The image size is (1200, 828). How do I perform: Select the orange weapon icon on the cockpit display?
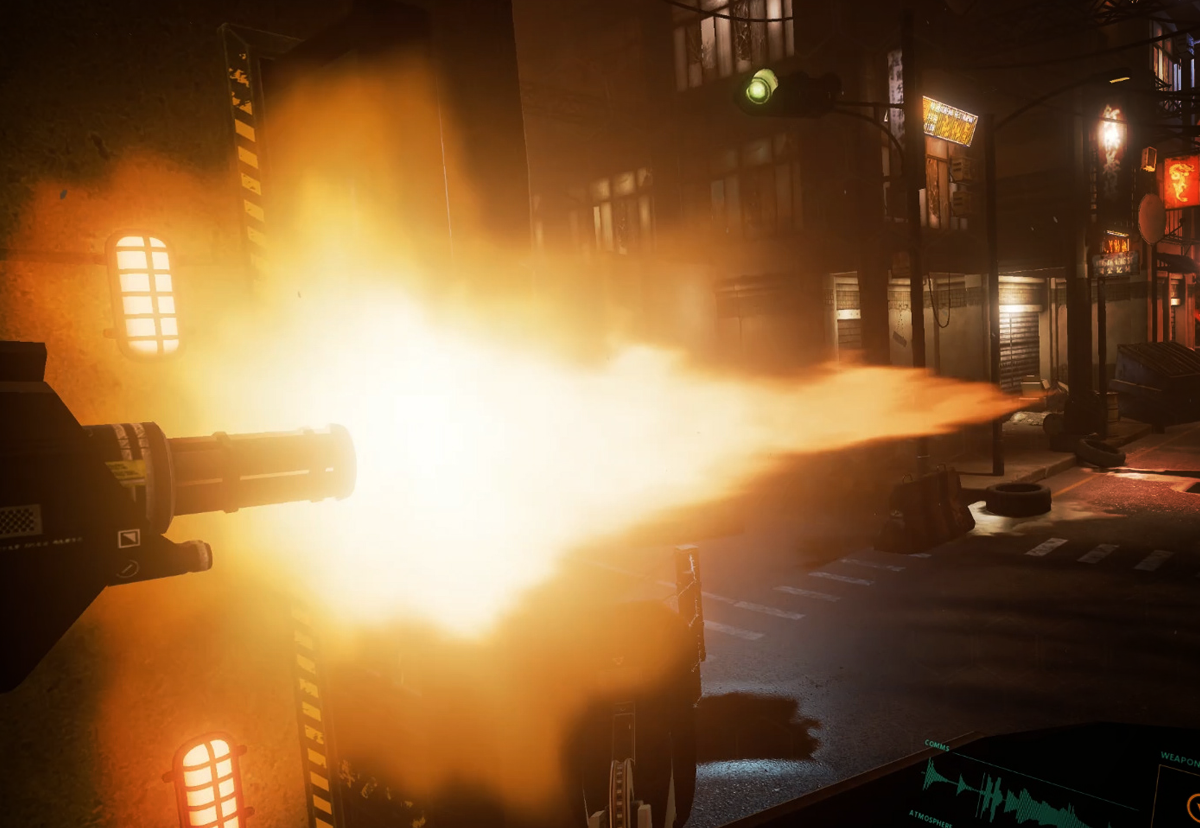click(x=1192, y=806)
